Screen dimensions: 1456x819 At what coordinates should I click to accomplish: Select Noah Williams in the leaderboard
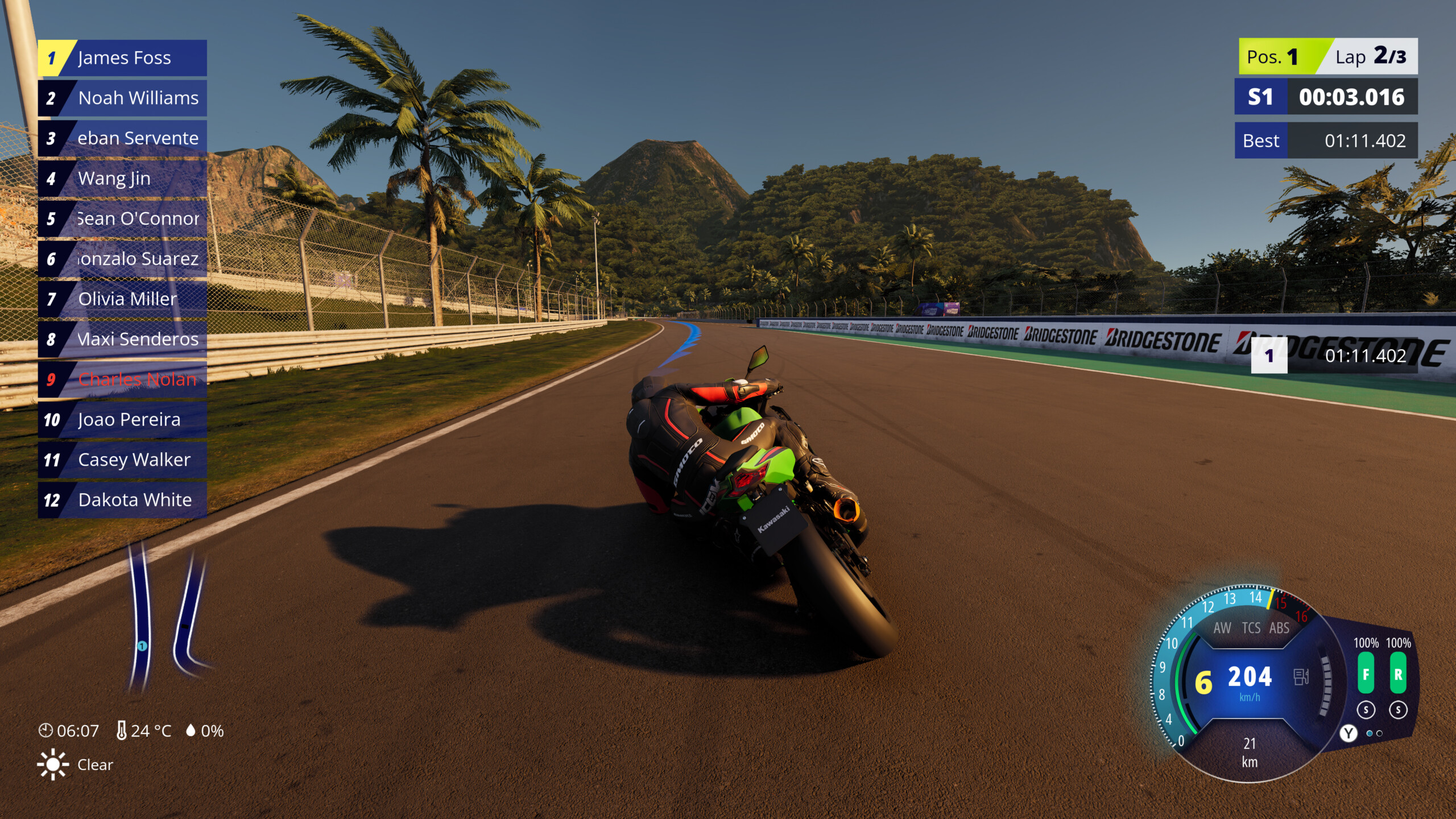click(x=123, y=98)
